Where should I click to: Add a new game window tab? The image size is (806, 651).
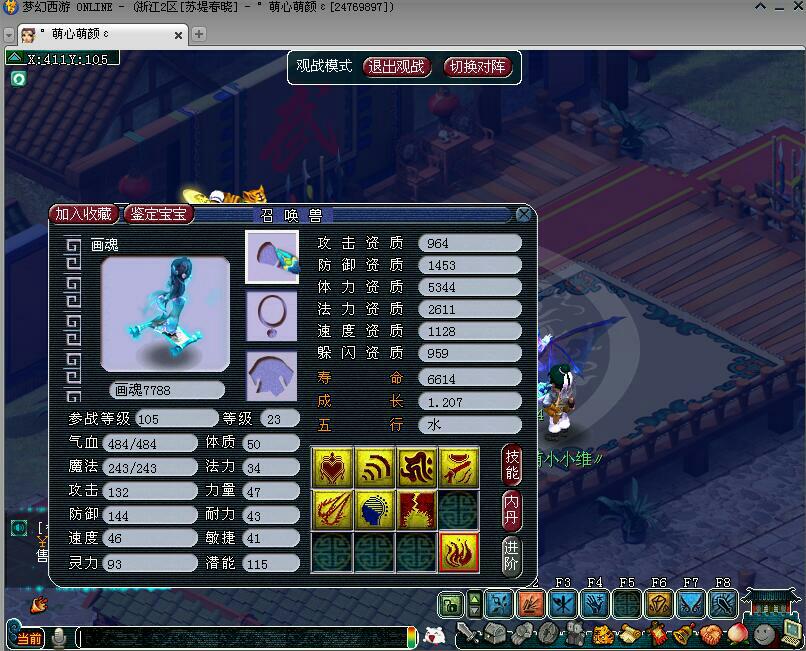pos(199,34)
